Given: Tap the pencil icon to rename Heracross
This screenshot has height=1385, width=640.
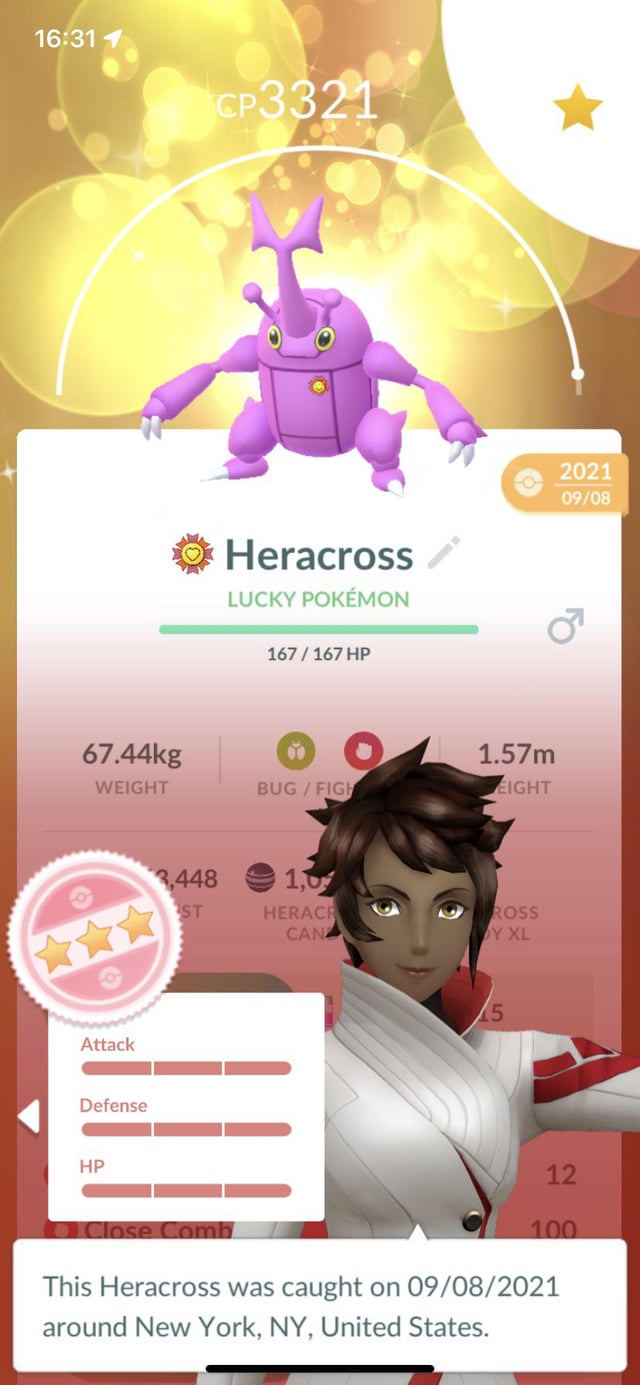Looking at the screenshot, I should tap(444, 553).
